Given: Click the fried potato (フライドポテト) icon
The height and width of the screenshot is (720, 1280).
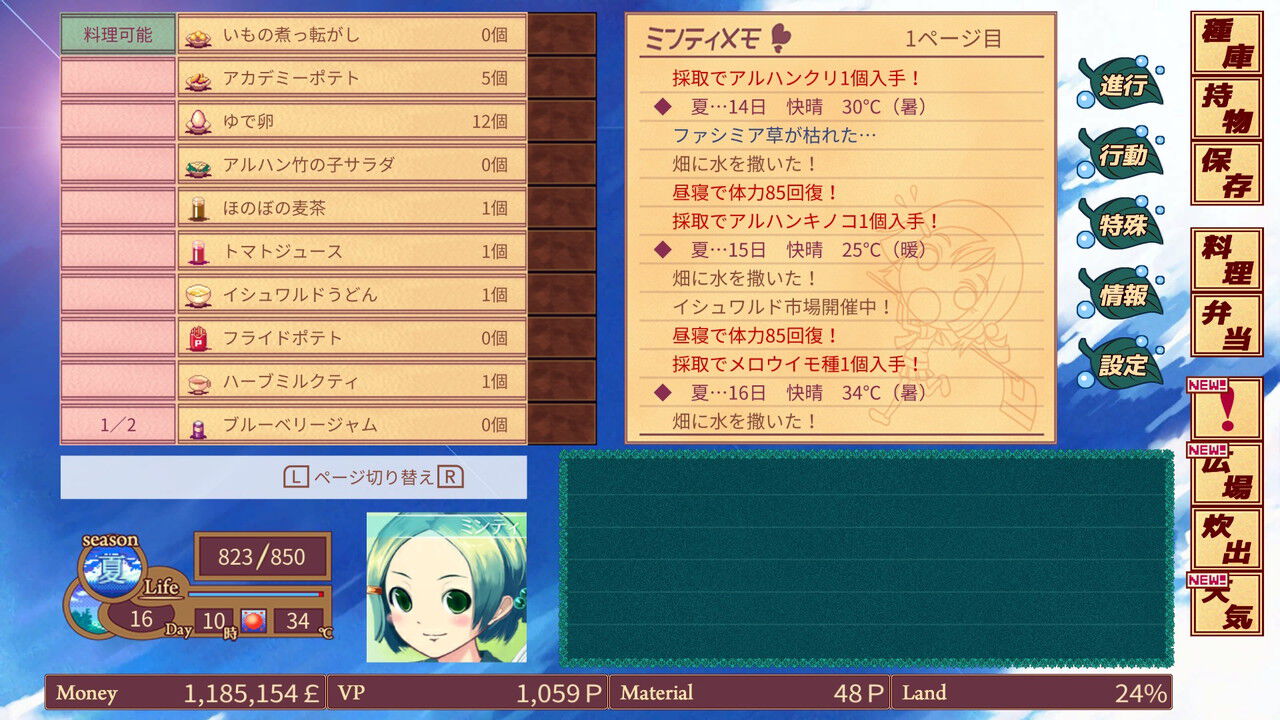Looking at the screenshot, I should coord(197,337).
